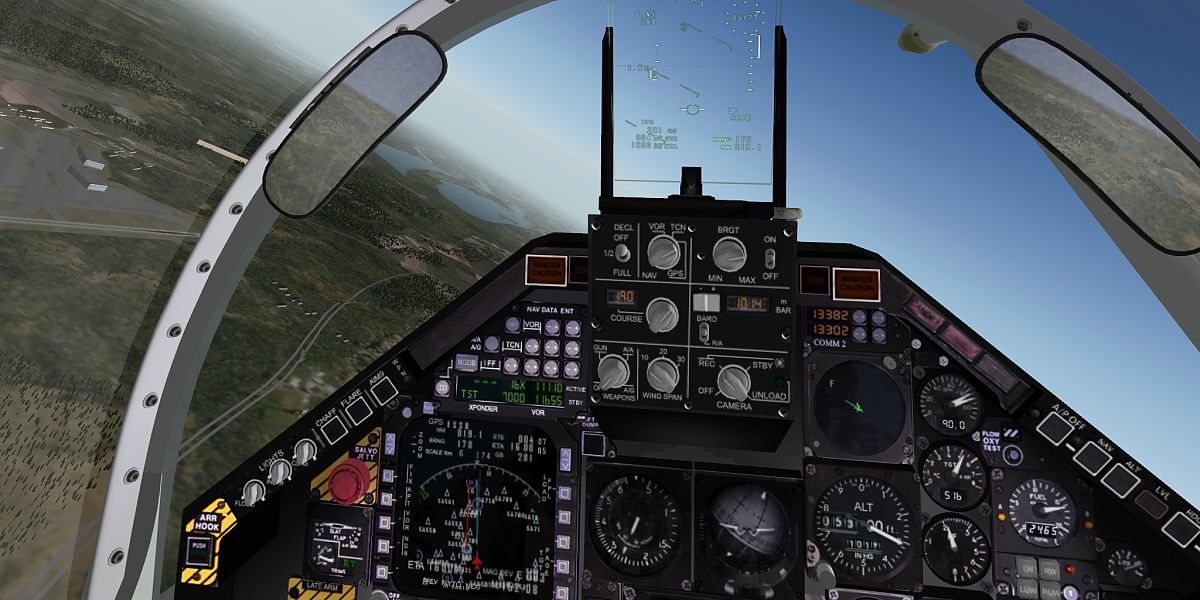Select the AIM9 weapon button
The image size is (1200, 600).
[383, 389]
